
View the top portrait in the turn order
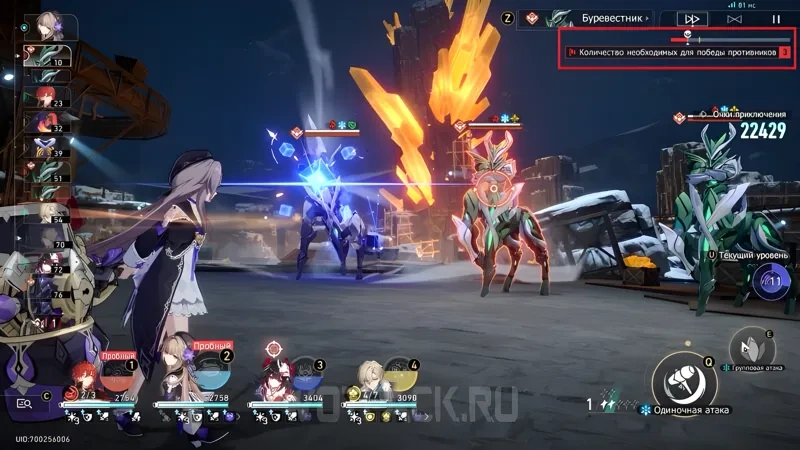click(47, 24)
